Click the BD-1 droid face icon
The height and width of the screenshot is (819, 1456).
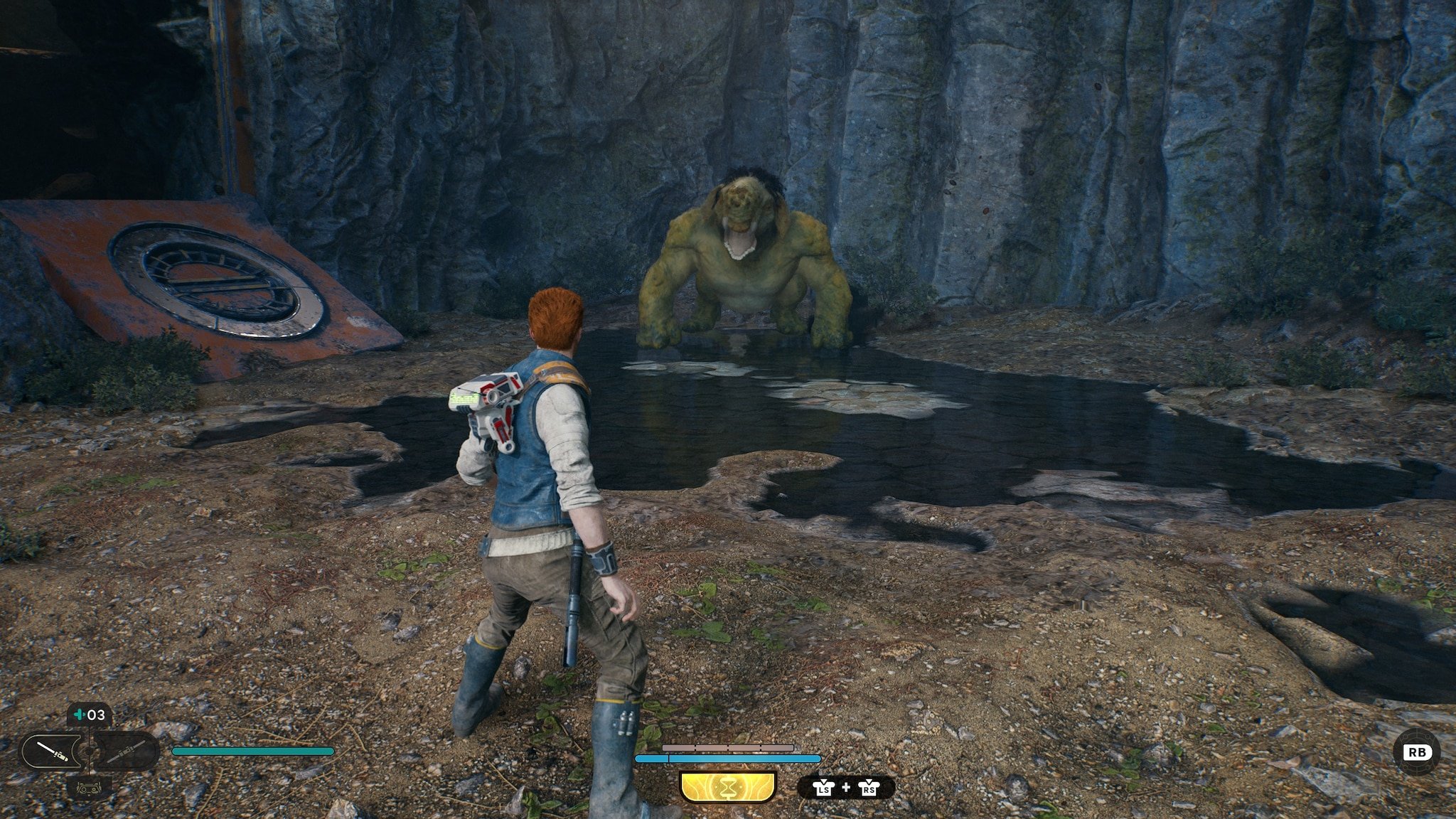pyautogui.click(x=90, y=788)
